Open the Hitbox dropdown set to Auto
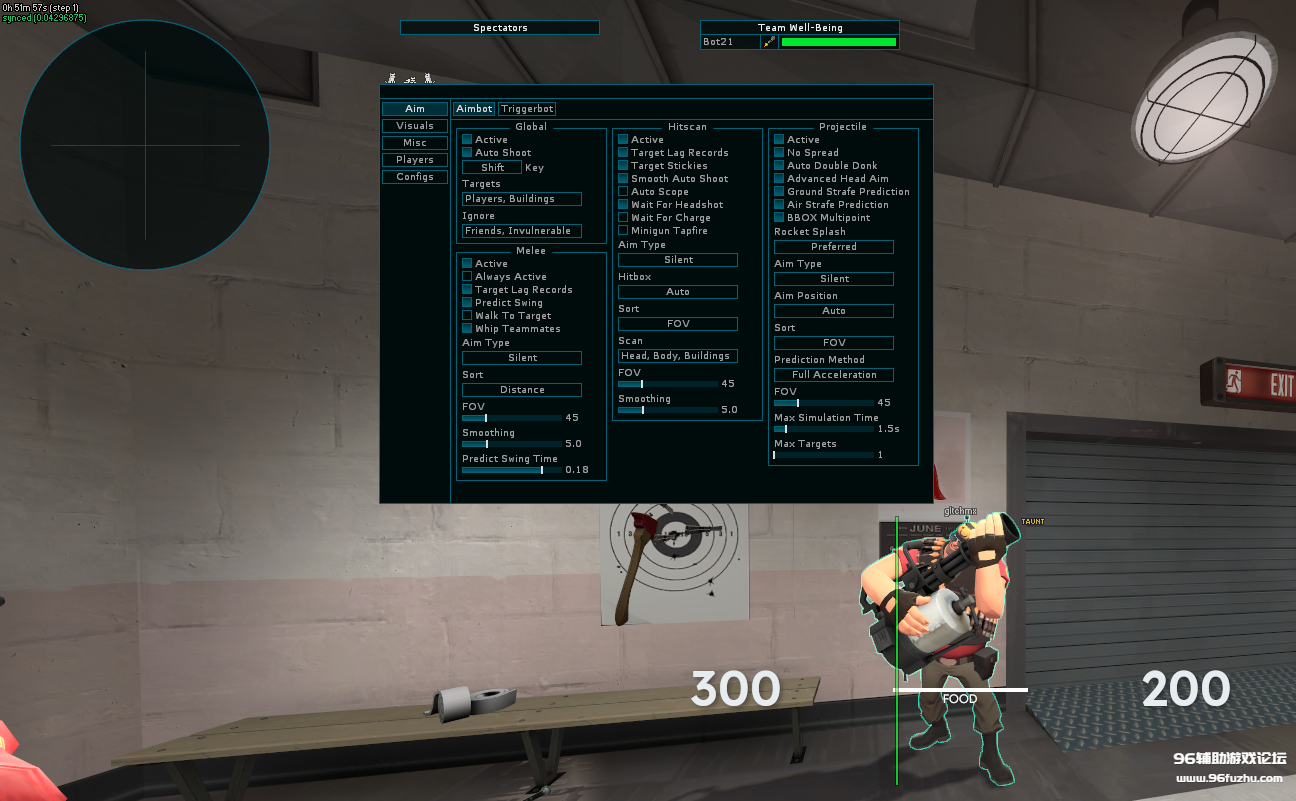This screenshot has width=1296, height=801. [x=678, y=292]
